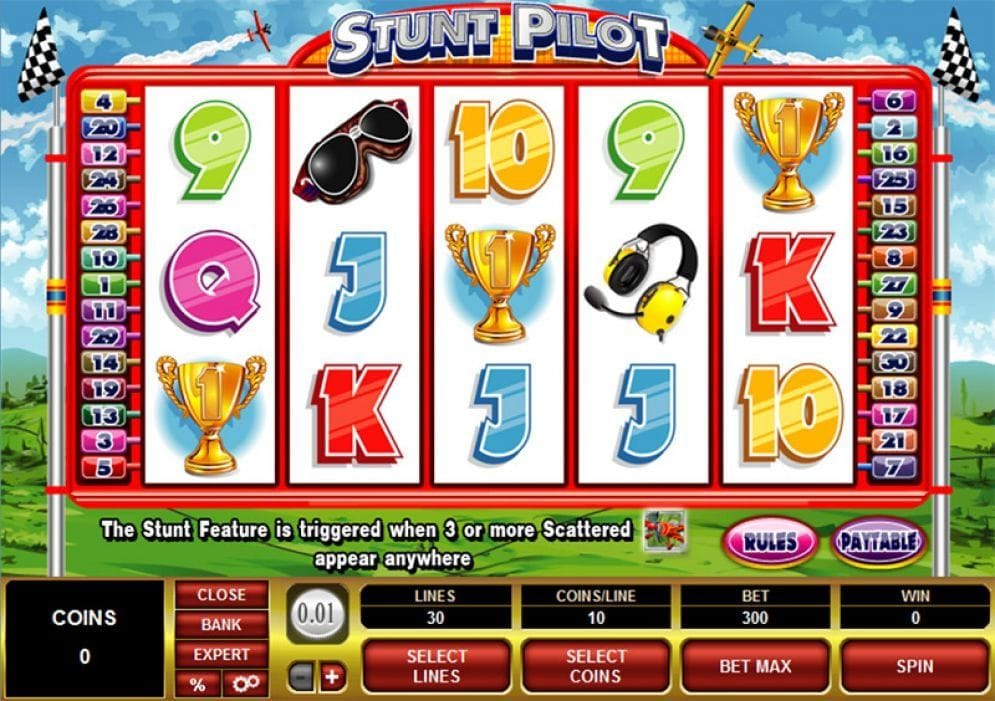Click the Bet Max button
Screen dimensions: 995x701
755,665
